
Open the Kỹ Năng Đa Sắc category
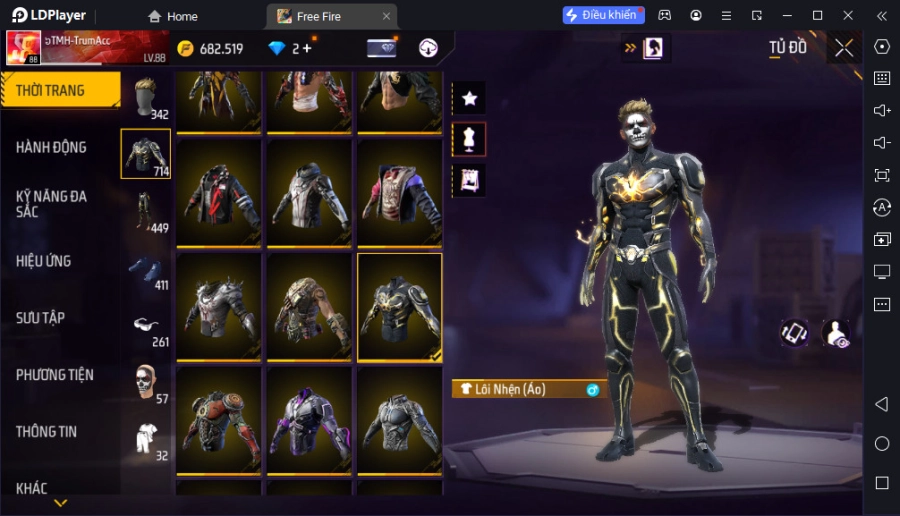click(51, 204)
